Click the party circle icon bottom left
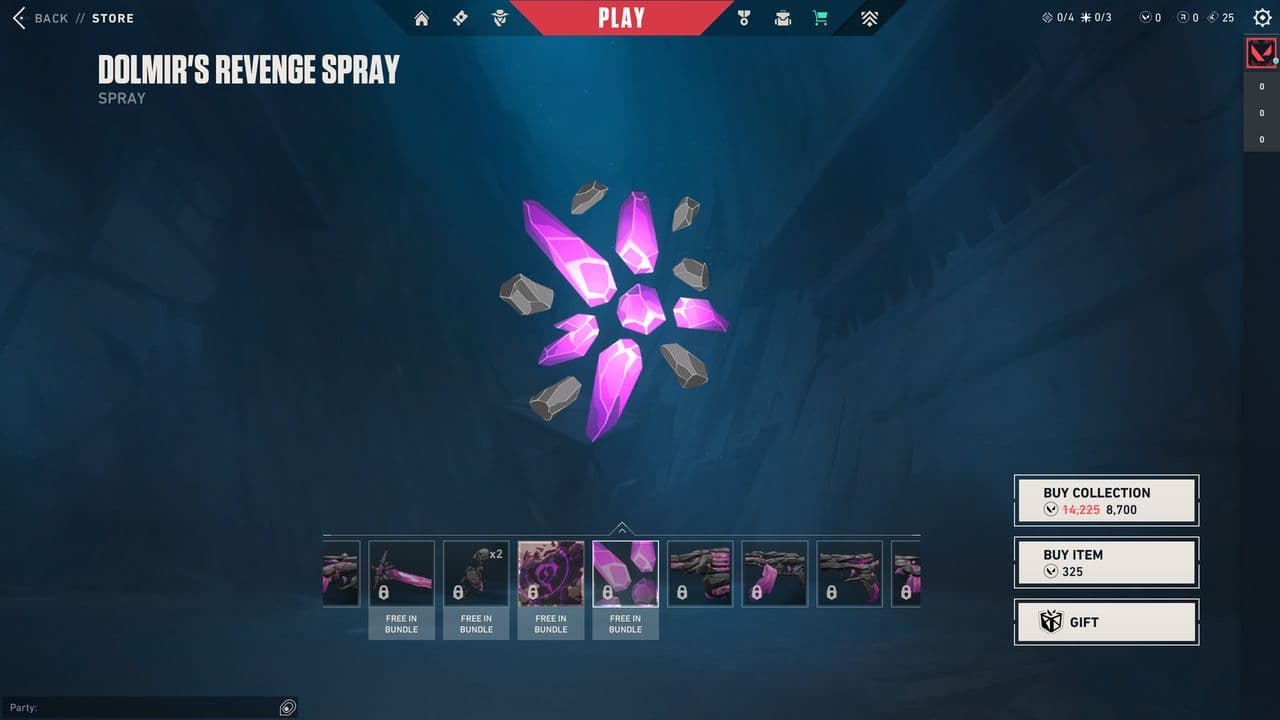1280x720 pixels. pos(287,707)
